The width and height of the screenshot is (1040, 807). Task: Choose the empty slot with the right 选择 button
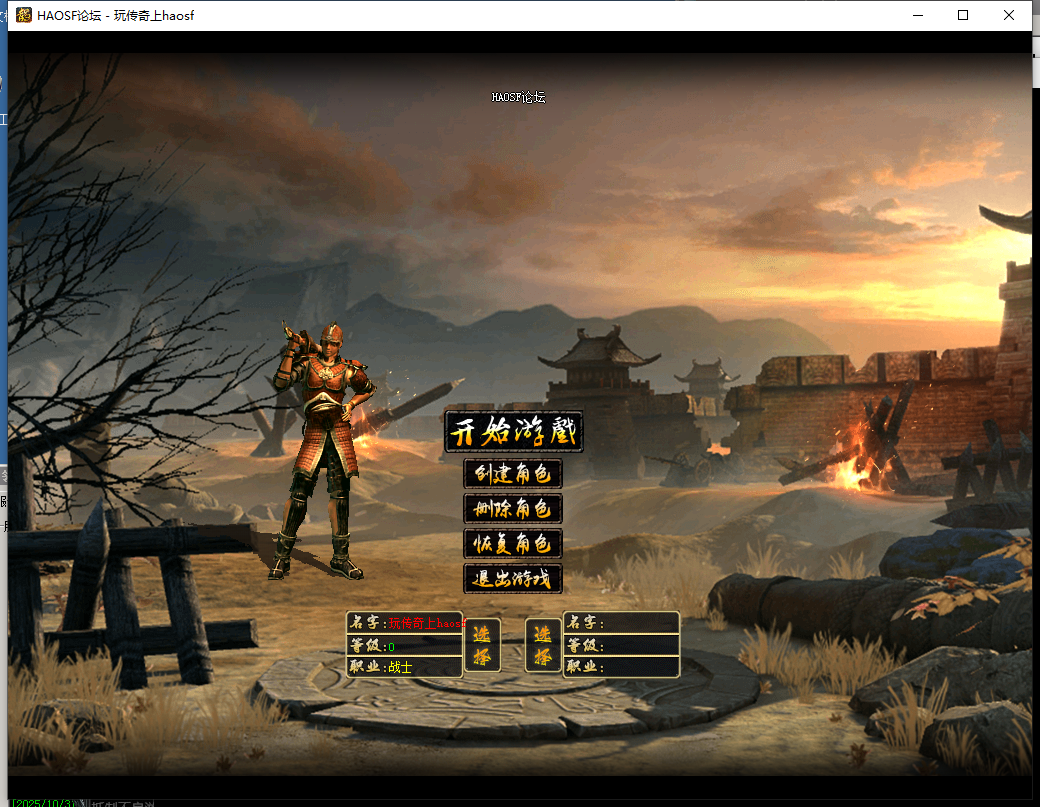point(543,645)
